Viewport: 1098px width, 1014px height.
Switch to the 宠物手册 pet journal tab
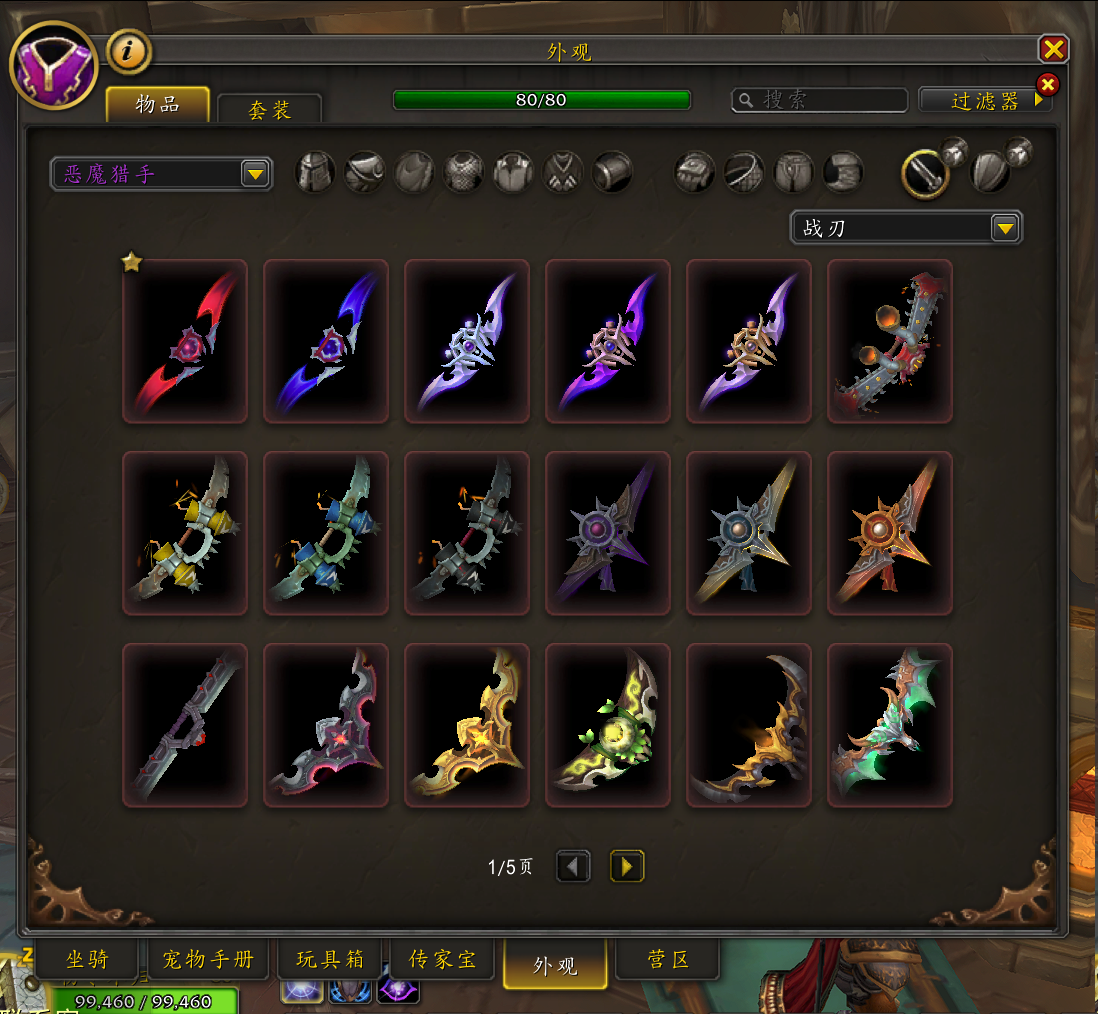[208, 960]
